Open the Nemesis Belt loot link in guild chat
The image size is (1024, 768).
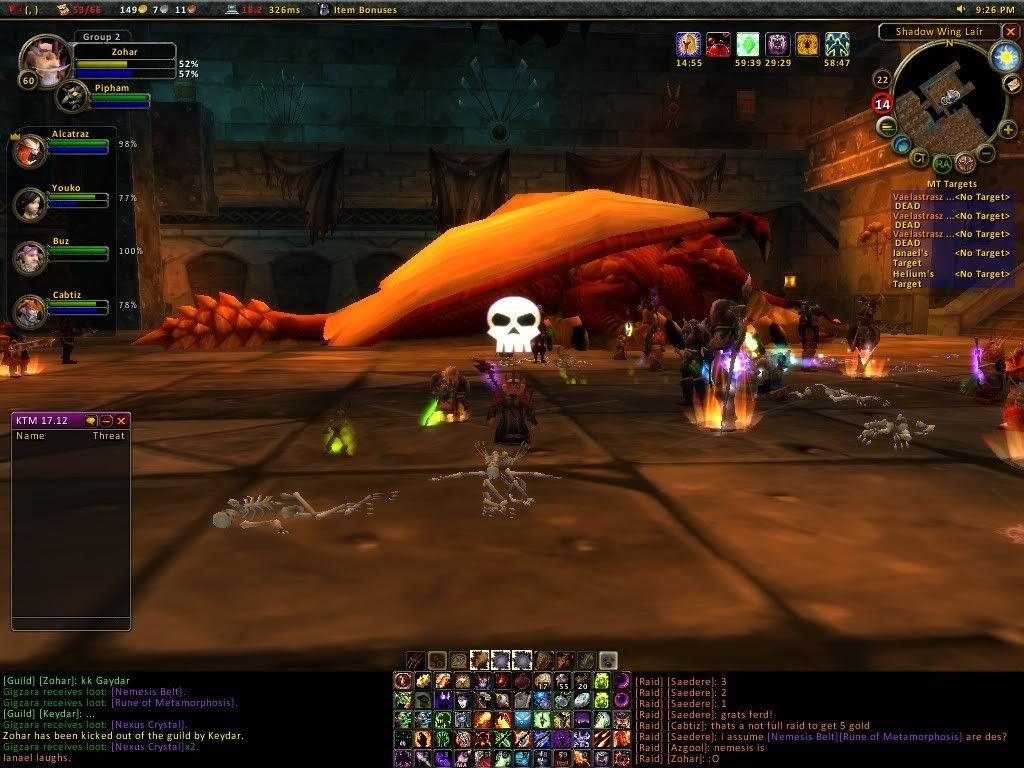pos(148,692)
